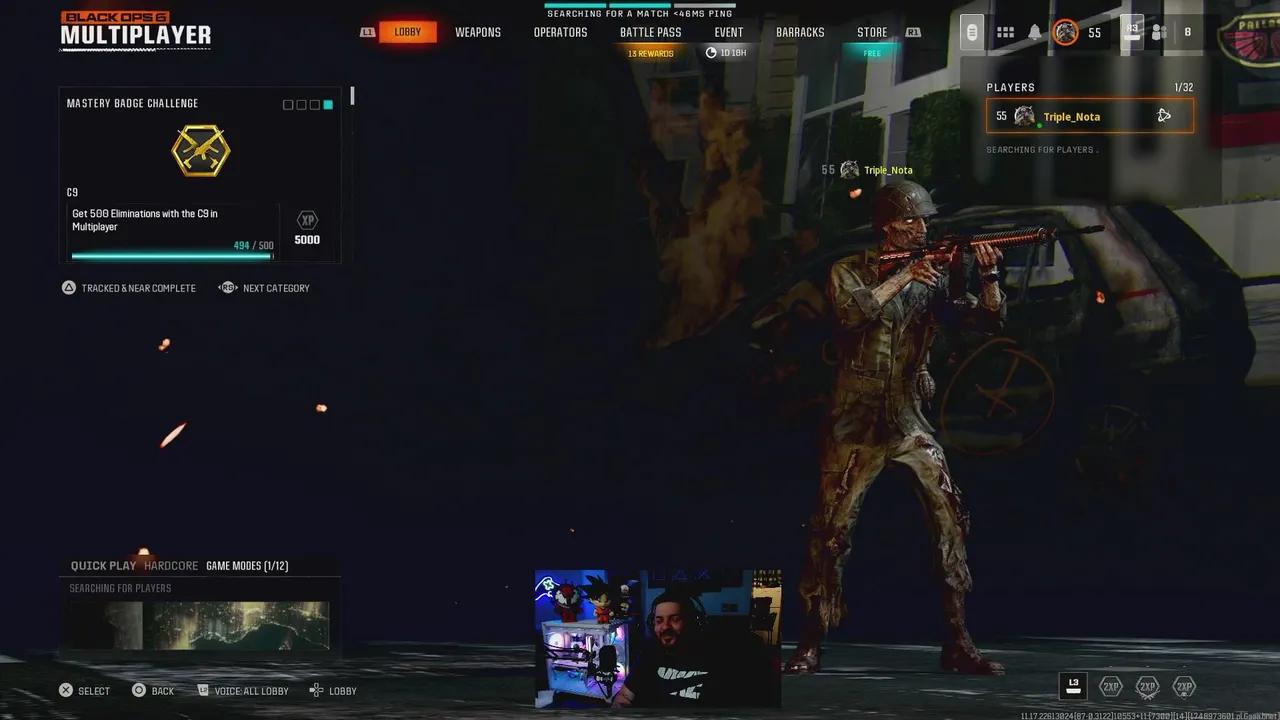Select the teal mastery badge tier square
The image size is (1280, 720).
coord(328,104)
